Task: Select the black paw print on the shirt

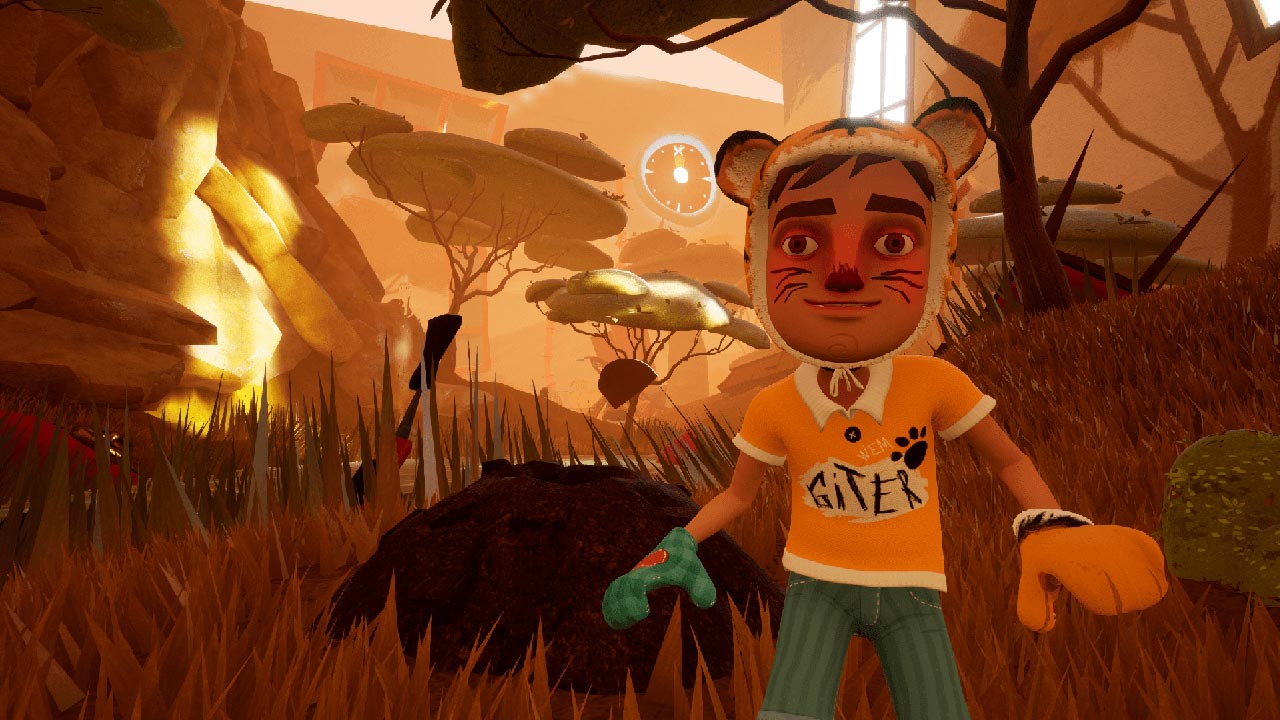Action: (912, 446)
